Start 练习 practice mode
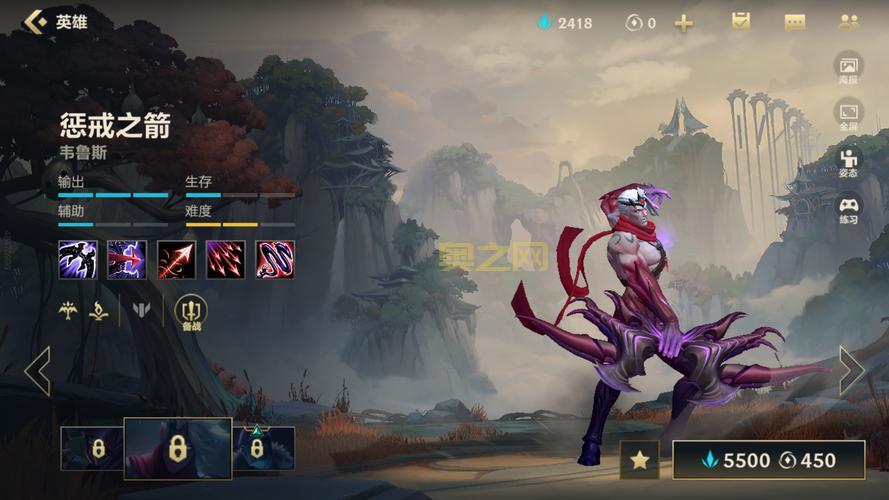This screenshot has height=500, width=889. click(848, 209)
